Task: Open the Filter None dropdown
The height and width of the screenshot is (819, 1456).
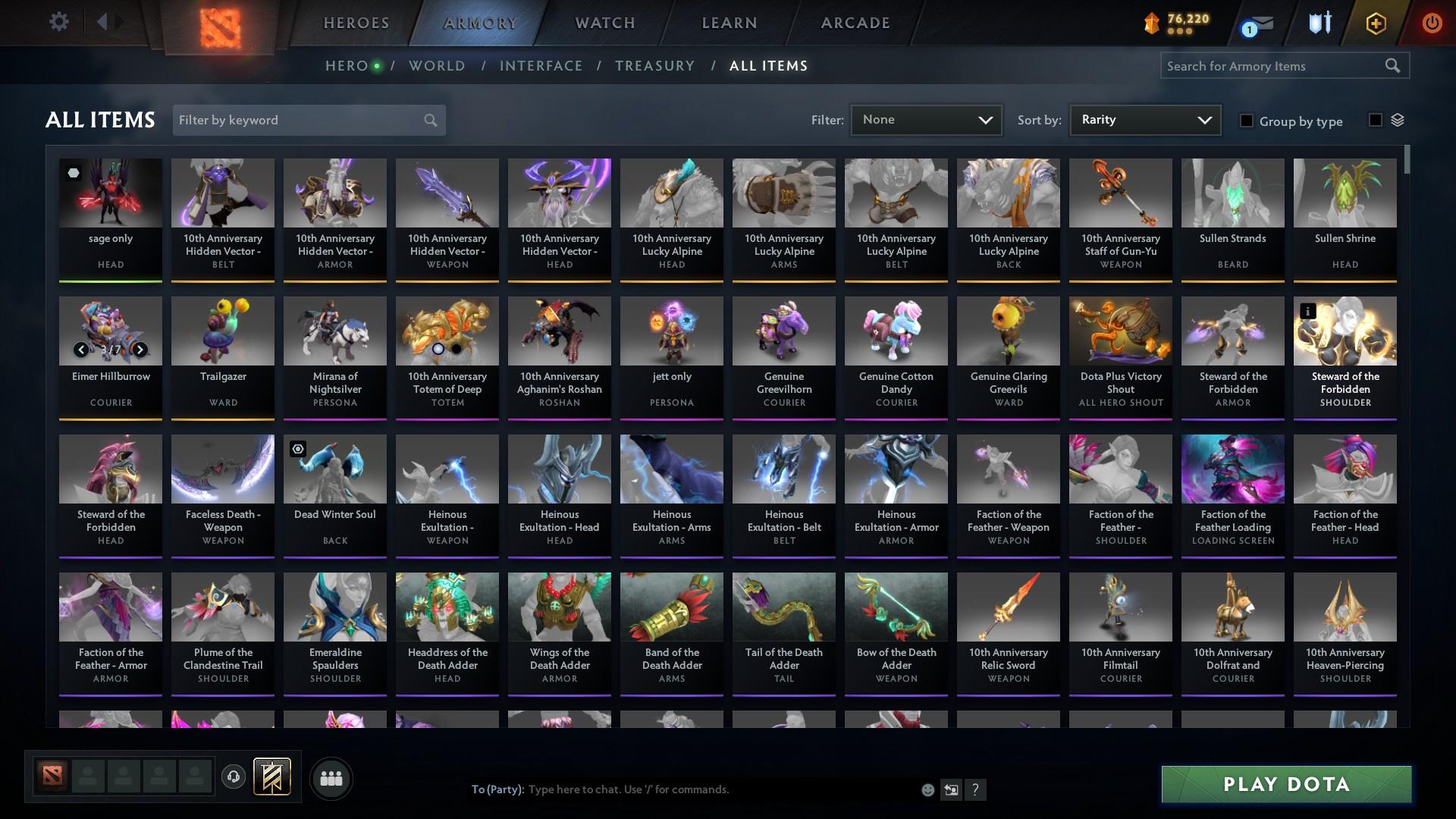Action: point(925,119)
